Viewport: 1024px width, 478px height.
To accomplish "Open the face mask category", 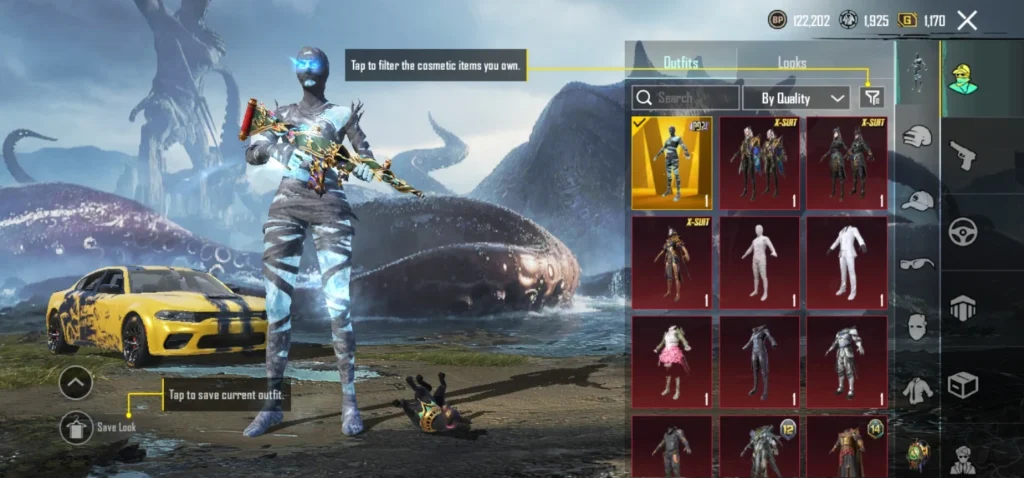I will coord(917,326).
